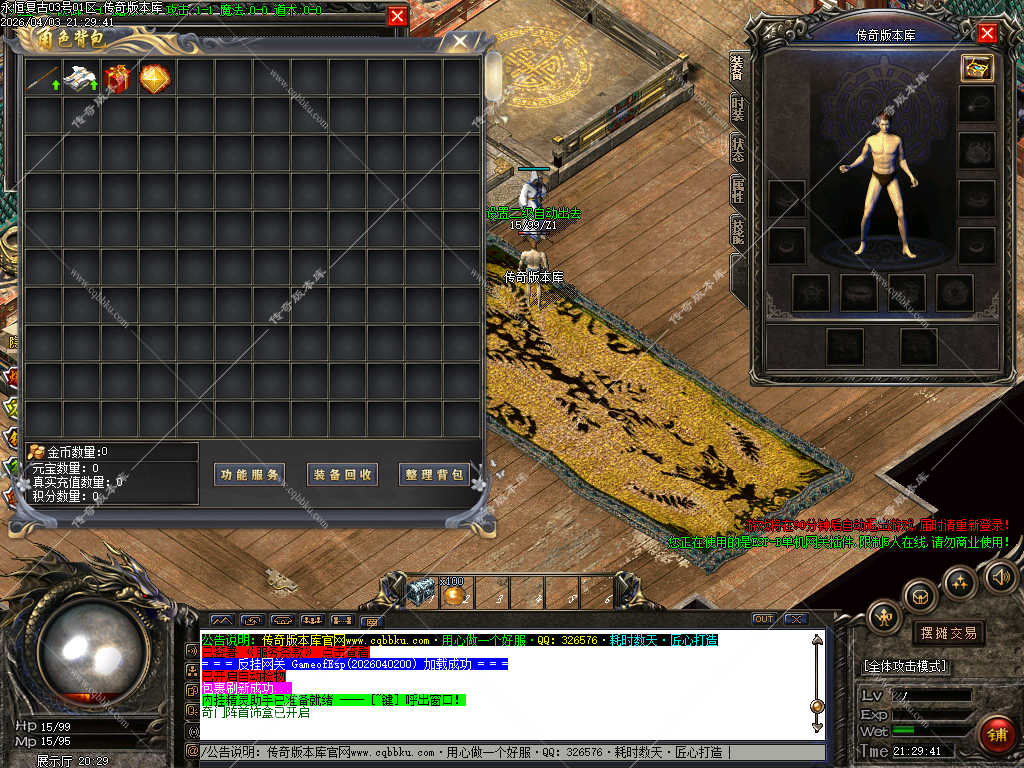Select the golden gem item in backpack
Image resolution: width=1024 pixels, height=768 pixels.
[x=155, y=78]
